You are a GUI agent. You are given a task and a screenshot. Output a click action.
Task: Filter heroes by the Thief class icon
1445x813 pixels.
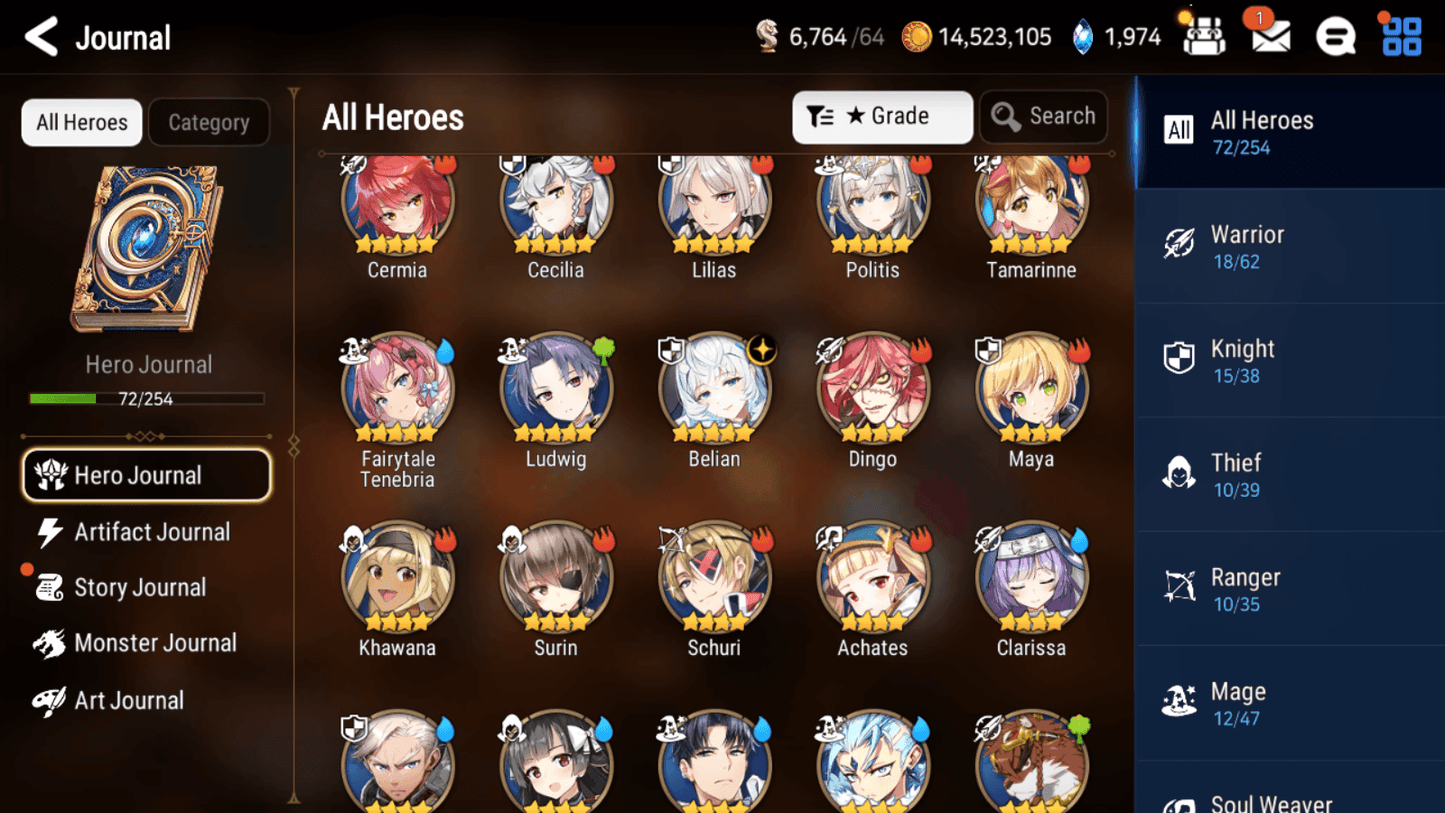[1180, 472]
